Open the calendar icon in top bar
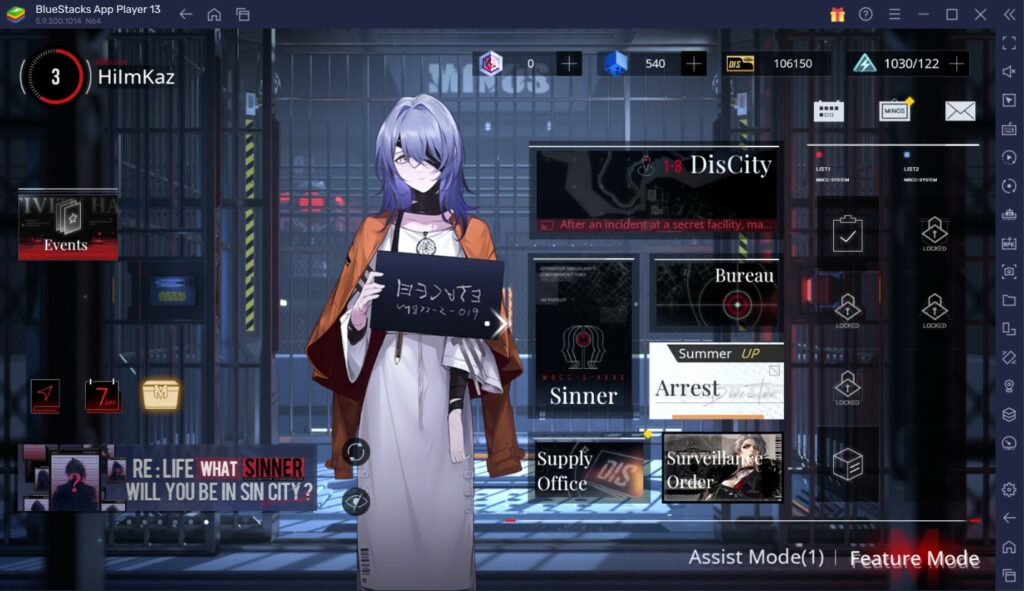 tap(828, 111)
